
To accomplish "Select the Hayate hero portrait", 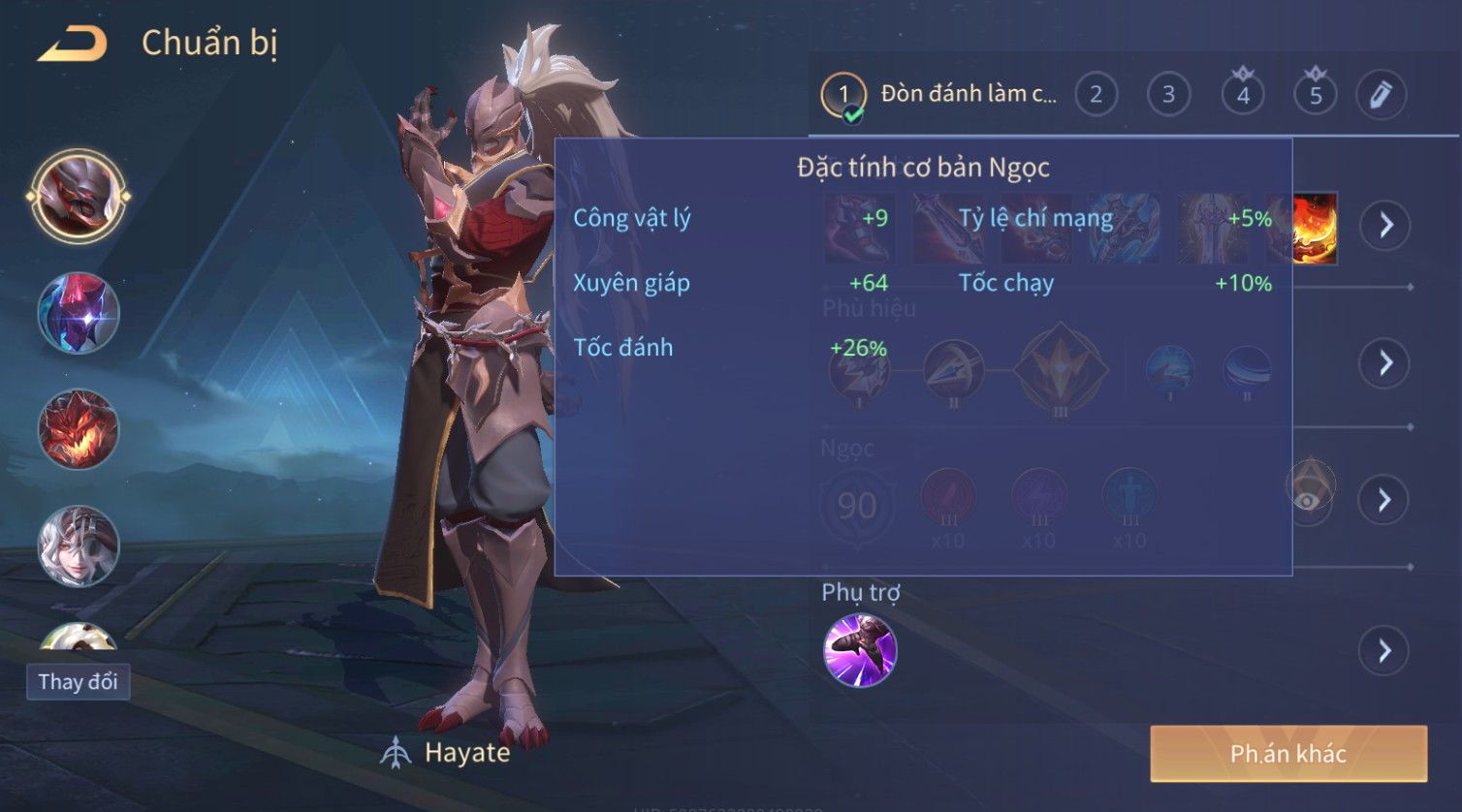I will tap(79, 197).
